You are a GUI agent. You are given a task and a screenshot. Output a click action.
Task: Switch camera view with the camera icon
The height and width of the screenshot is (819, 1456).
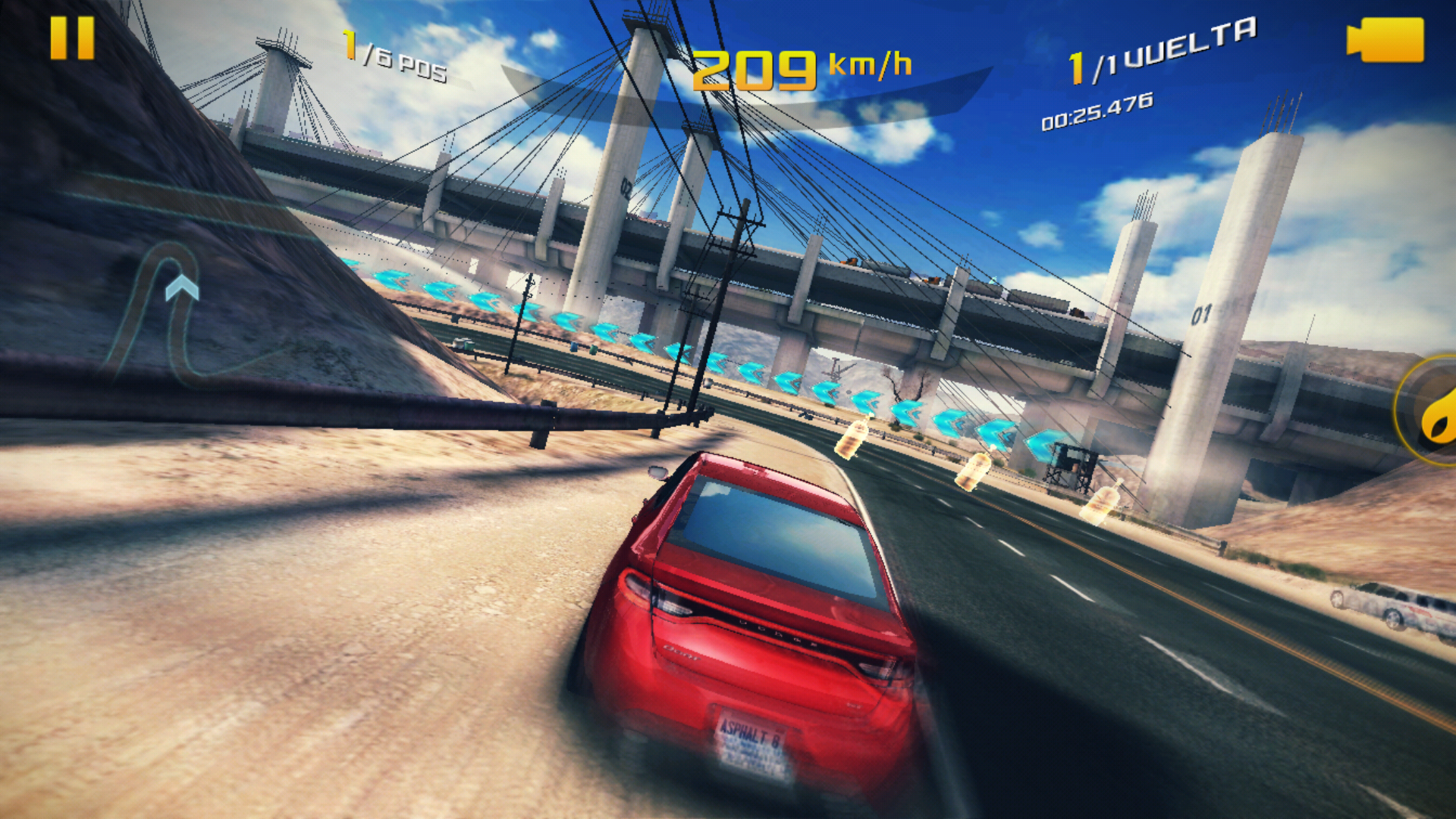click(x=1385, y=40)
